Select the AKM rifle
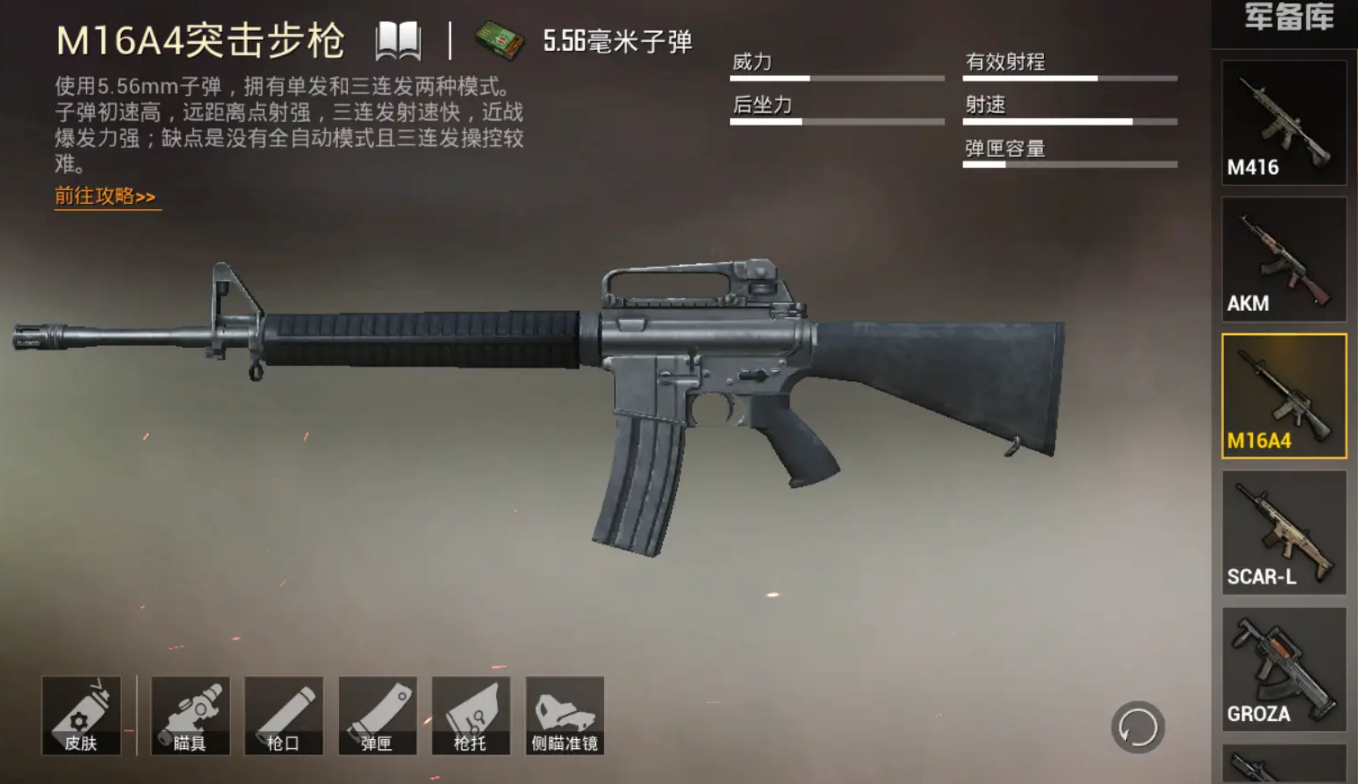The image size is (1358, 784). coord(1283,259)
